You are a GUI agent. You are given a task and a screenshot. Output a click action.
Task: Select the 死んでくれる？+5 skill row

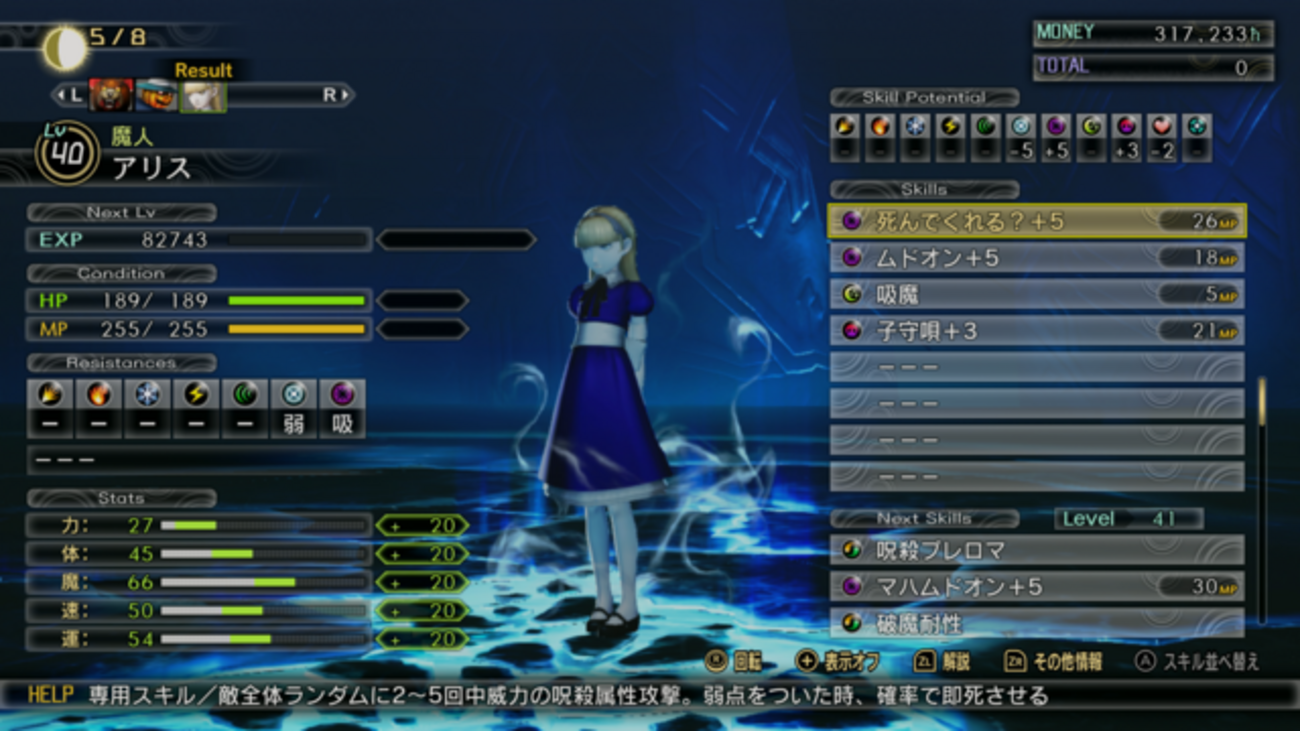tap(1036, 221)
